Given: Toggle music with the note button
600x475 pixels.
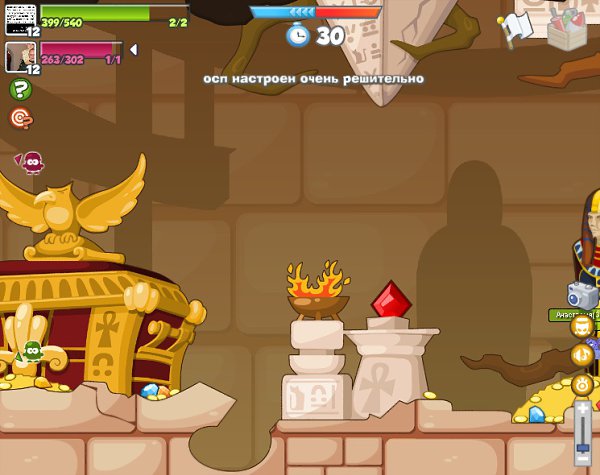Looking at the screenshot, I should click(x=582, y=354).
